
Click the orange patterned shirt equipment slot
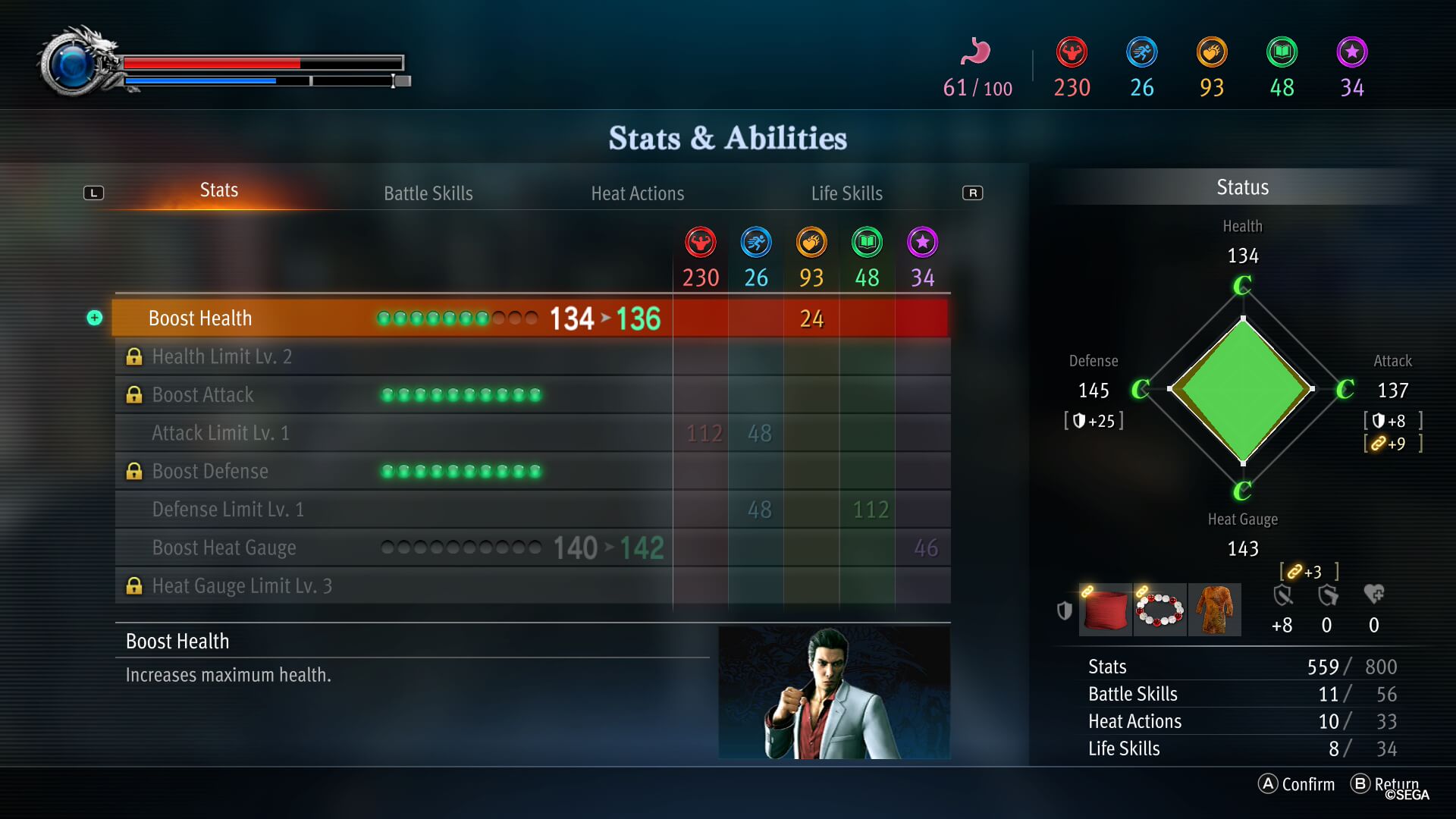[x=1214, y=610]
